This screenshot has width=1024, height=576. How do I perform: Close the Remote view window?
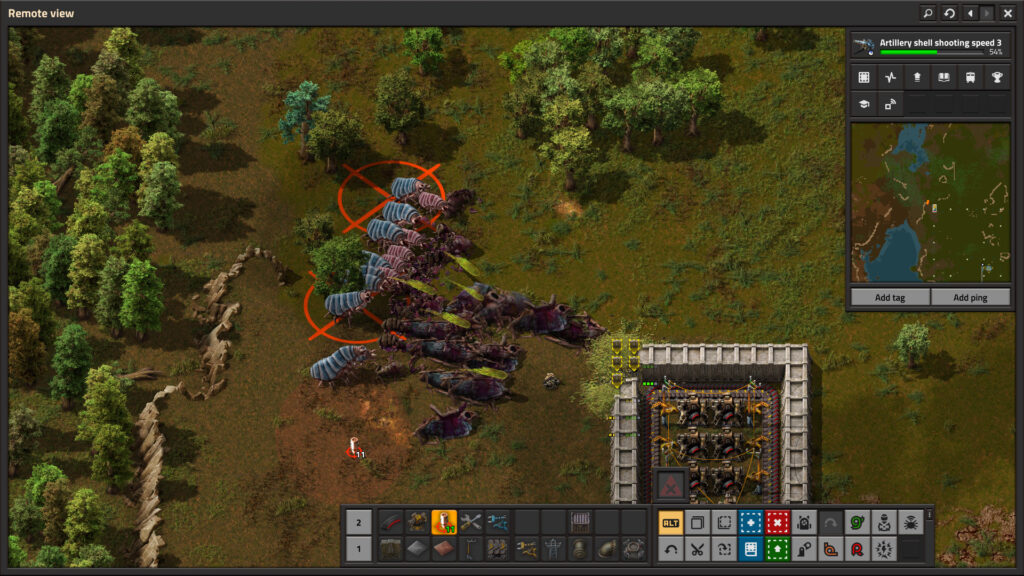click(x=1007, y=13)
